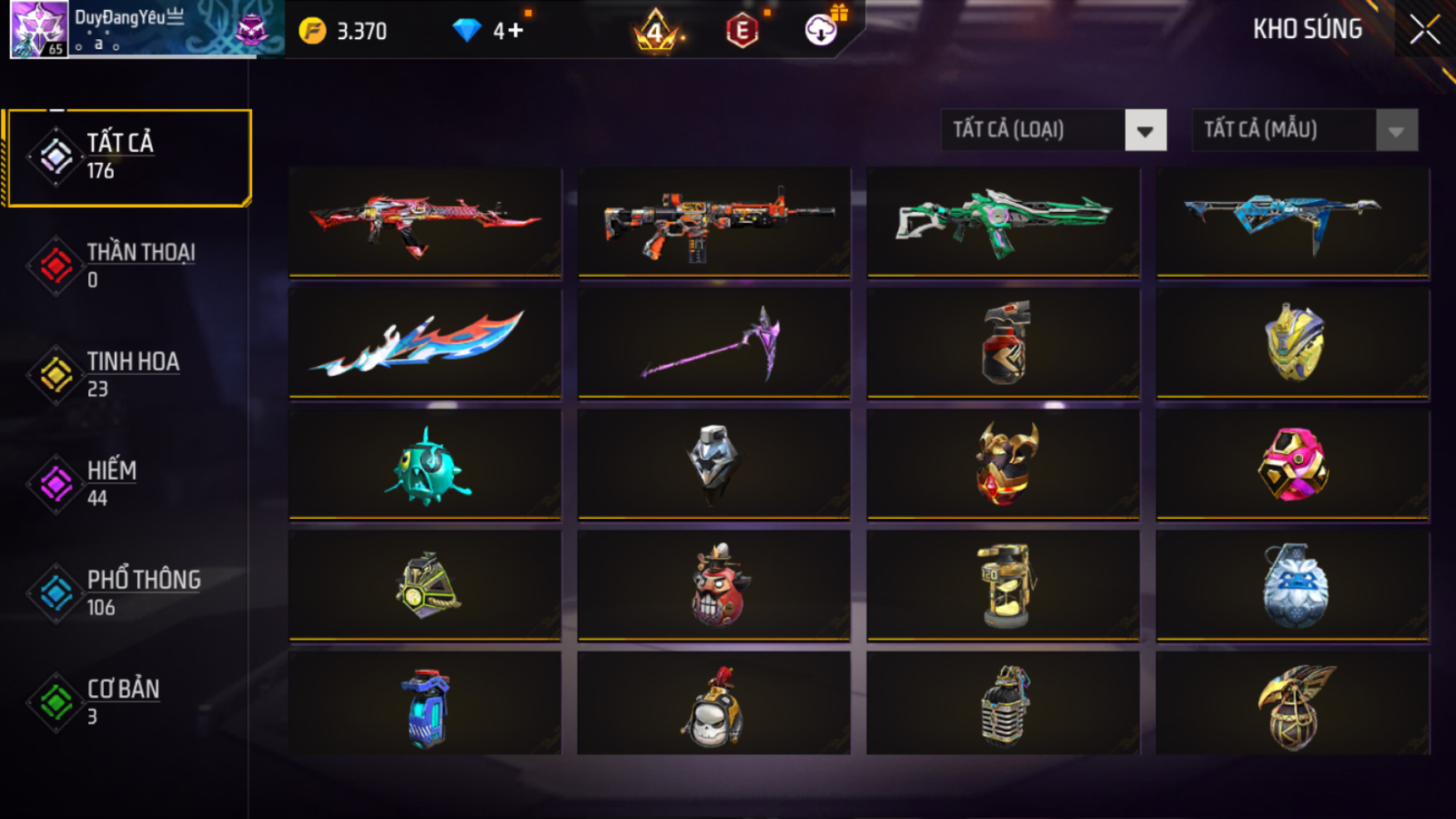Choose the green and white gun skin
The height and width of the screenshot is (819, 1456).
point(1003,222)
